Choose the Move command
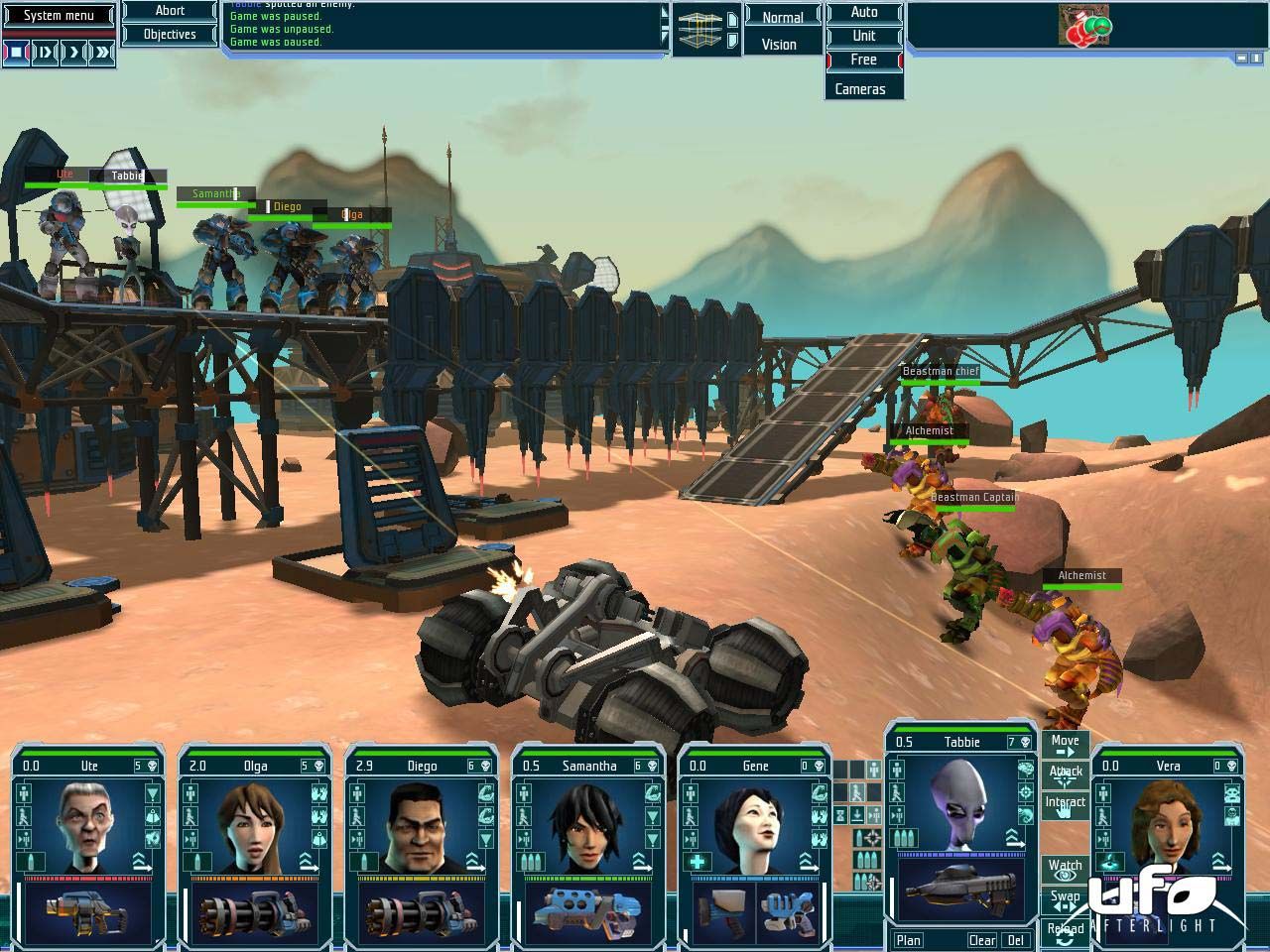The image size is (1270, 952). [1065, 744]
